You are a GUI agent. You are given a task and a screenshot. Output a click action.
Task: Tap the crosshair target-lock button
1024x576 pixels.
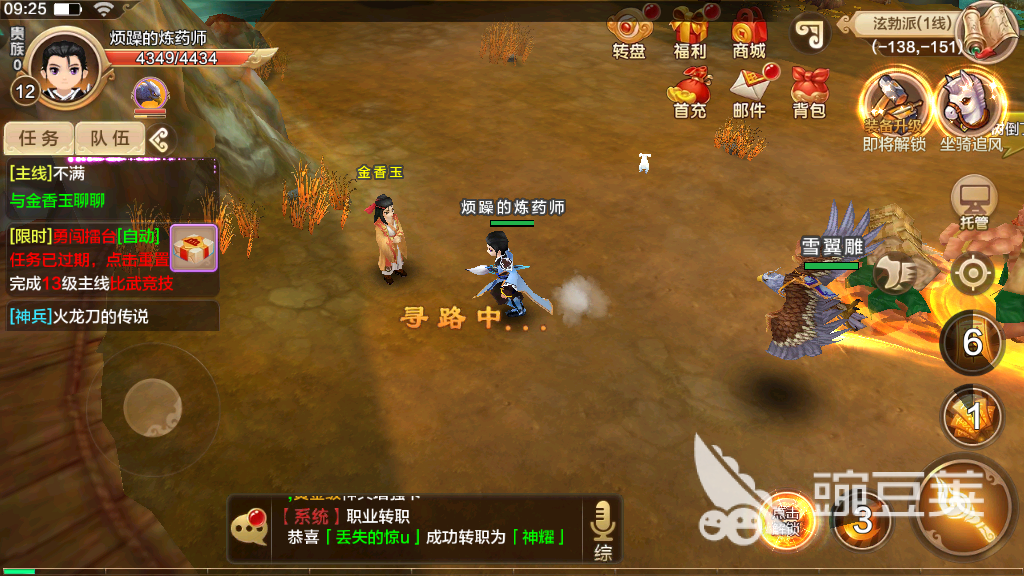click(x=972, y=273)
